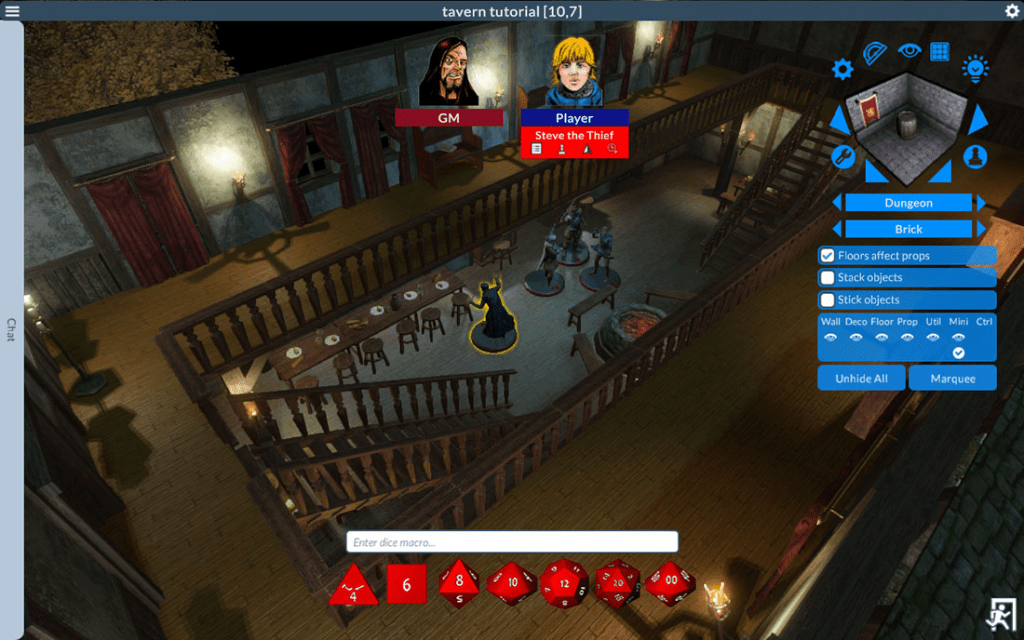The height and width of the screenshot is (640, 1024).
Task: Toggle visibility of the Wall layer
Action: click(x=830, y=338)
